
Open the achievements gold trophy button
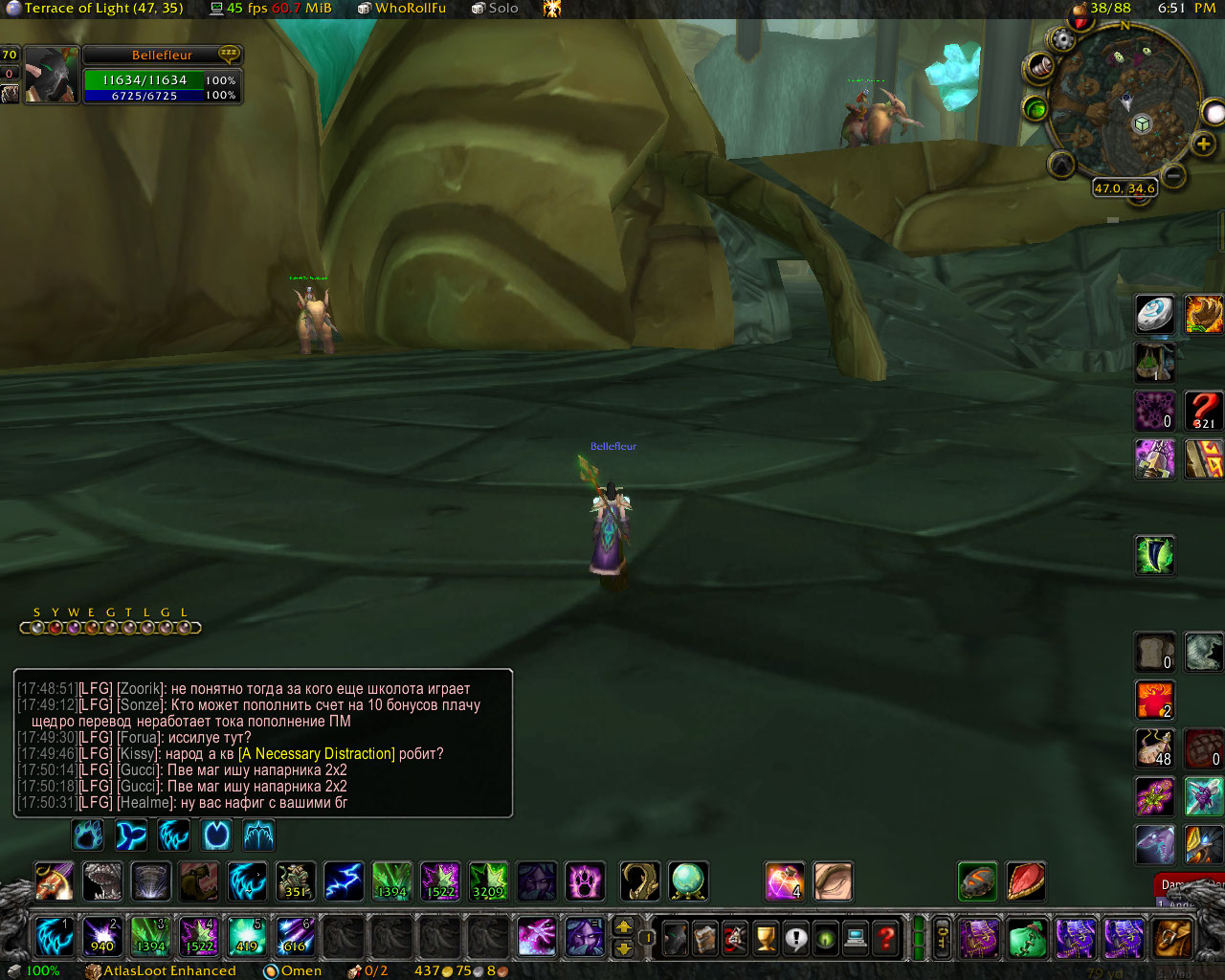coord(766,938)
